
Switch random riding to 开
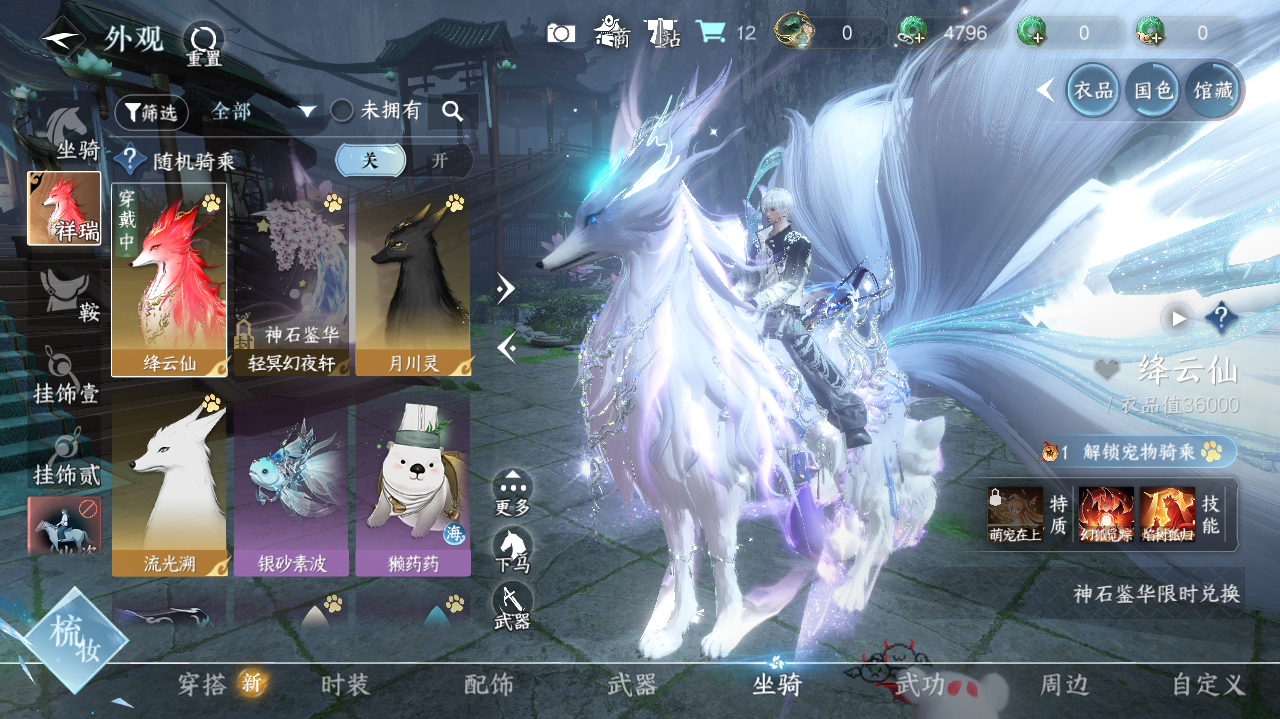pos(438,160)
